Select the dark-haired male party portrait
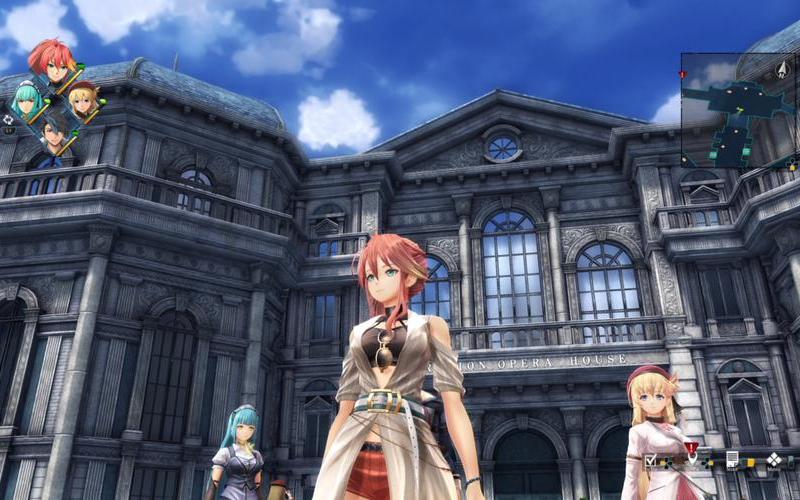This screenshot has height=500, width=800. tap(55, 134)
